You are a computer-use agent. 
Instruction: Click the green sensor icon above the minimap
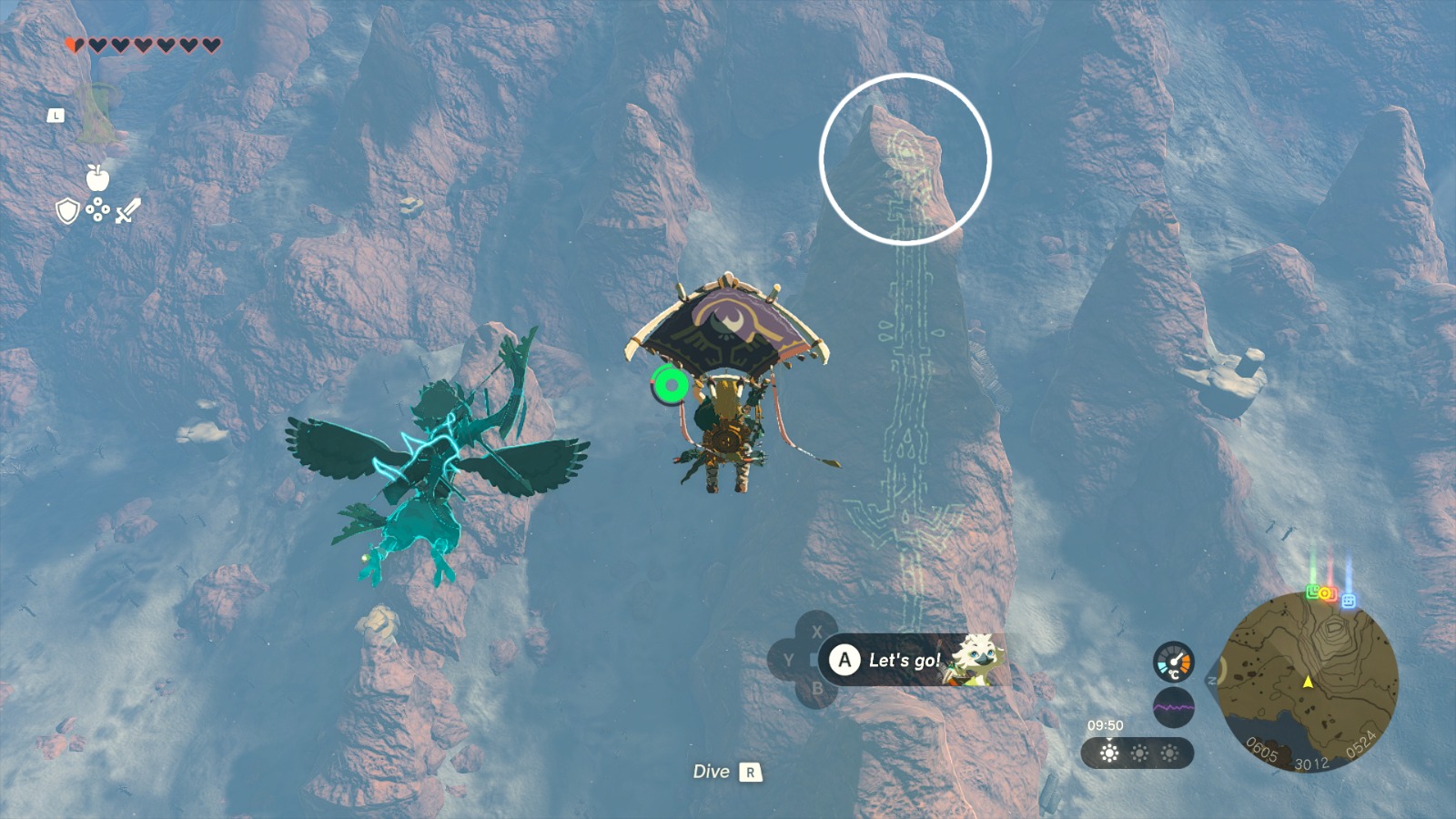coord(1312,592)
